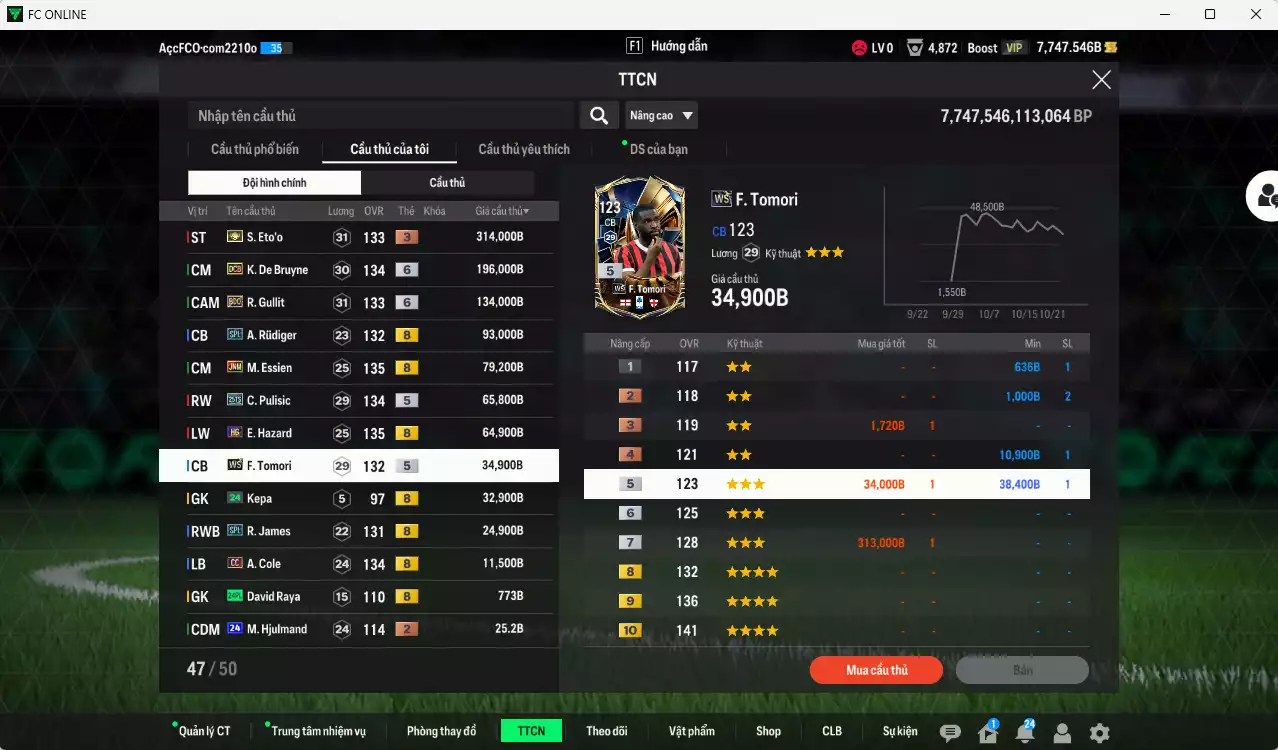This screenshot has height=750, width=1278.
Task: Open the DS của bạn tab
Action: click(x=658, y=149)
